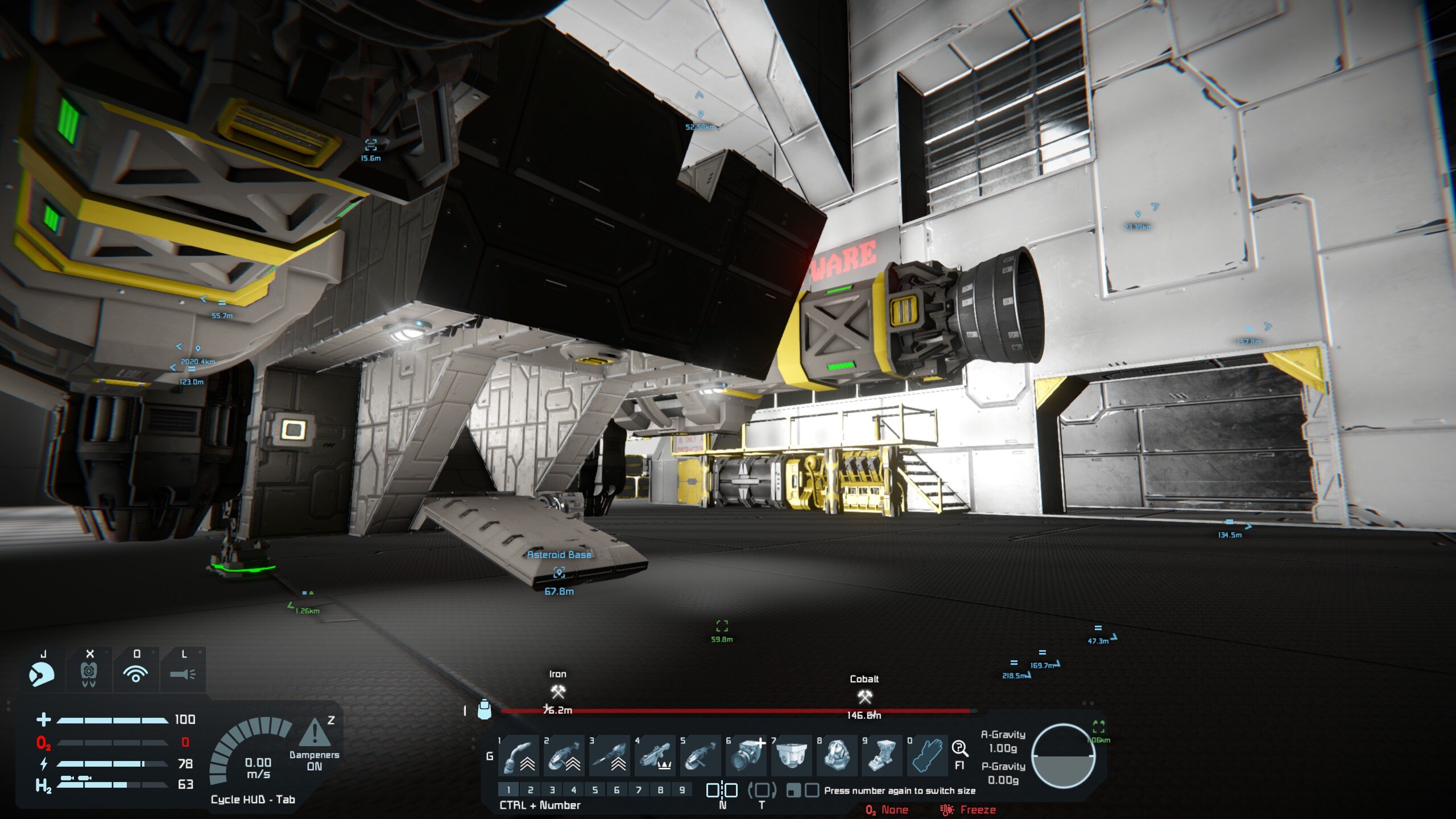The width and height of the screenshot is (1456, 819).
Task: Open toolbar page 9
Action: tap(682, 790)
